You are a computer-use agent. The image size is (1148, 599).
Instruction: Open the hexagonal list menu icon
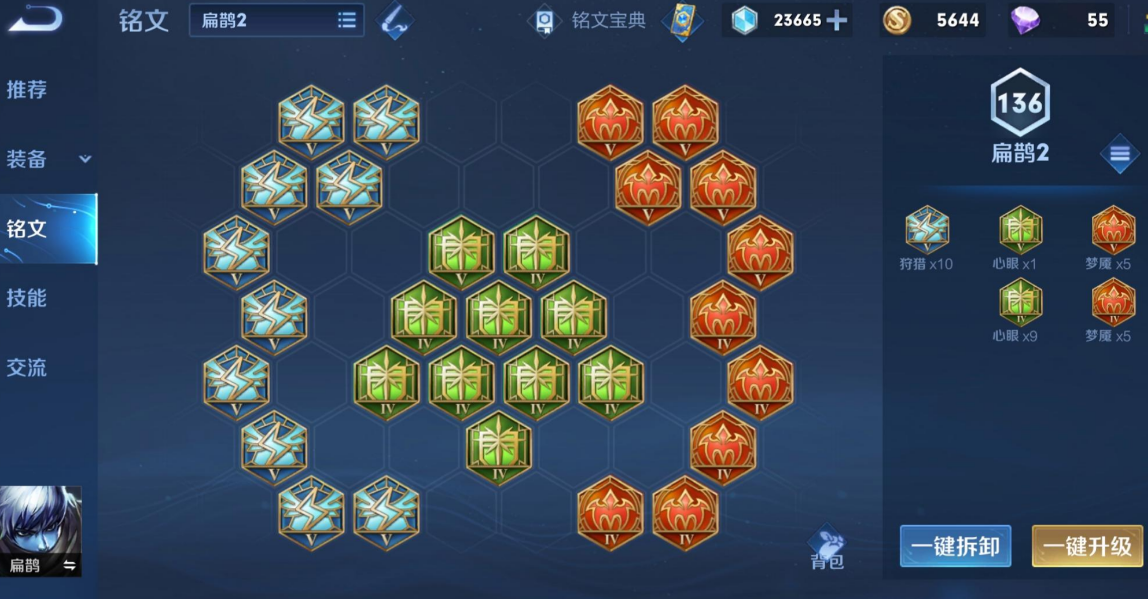1119,154
